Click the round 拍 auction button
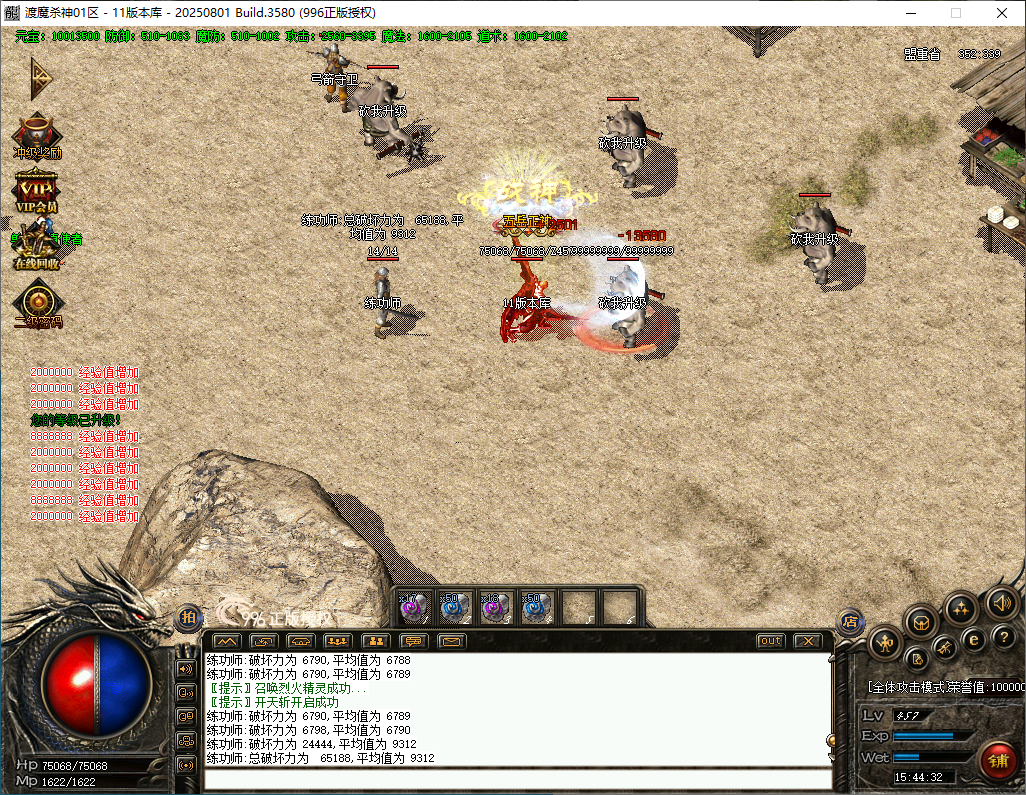The width and height of the screenshot is (1026, 795). coord(188,617)
